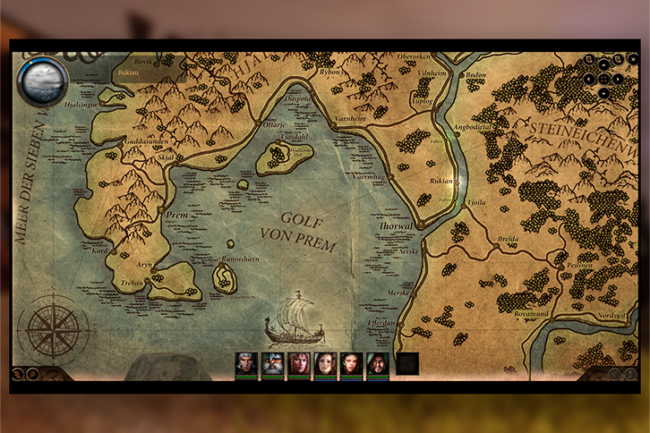Pan the map upward with the up arrow
The width and height of the screenshot is (650, 433).
[604, 64]
